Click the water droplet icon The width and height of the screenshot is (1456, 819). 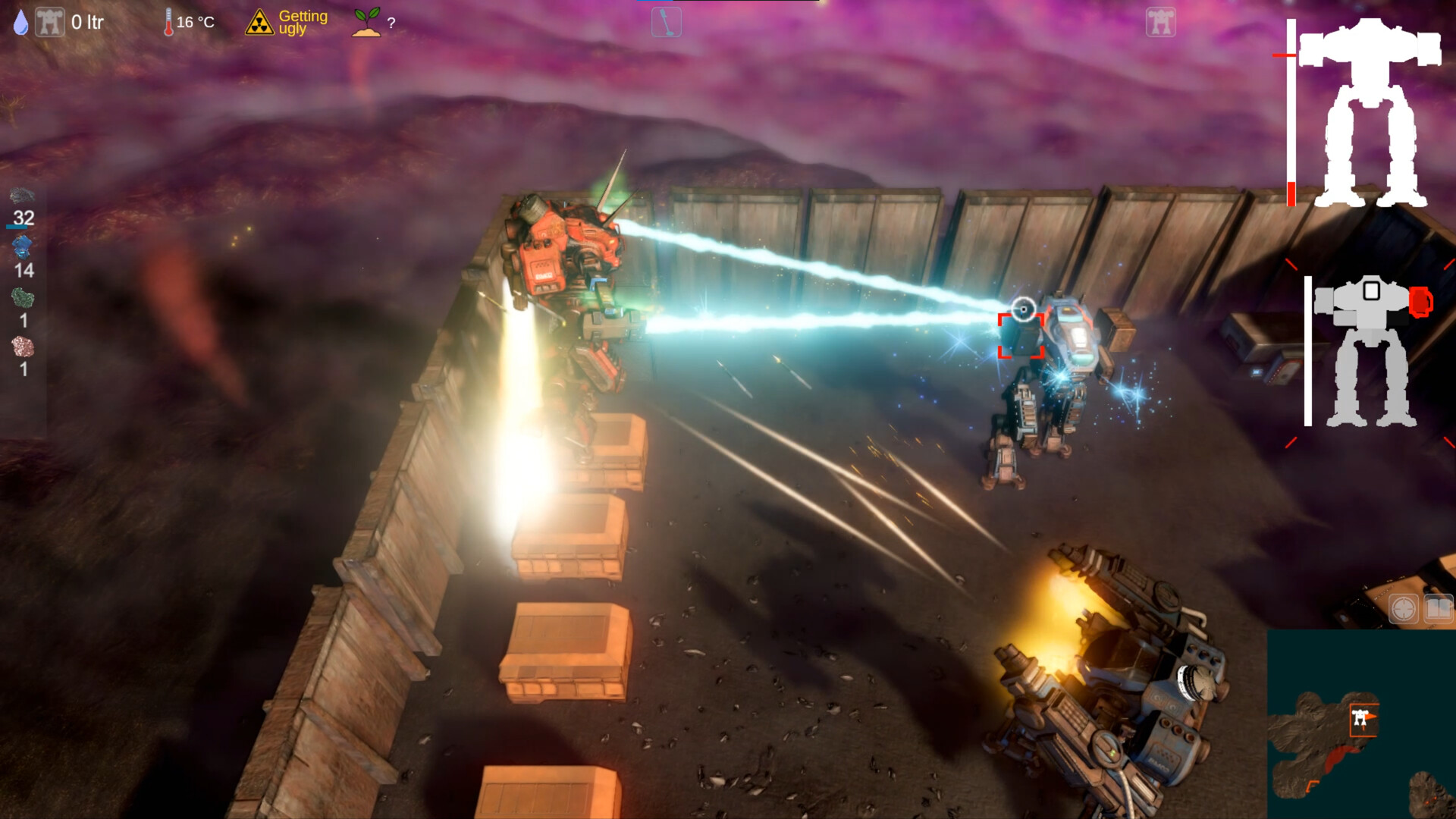tap(20, 22)
